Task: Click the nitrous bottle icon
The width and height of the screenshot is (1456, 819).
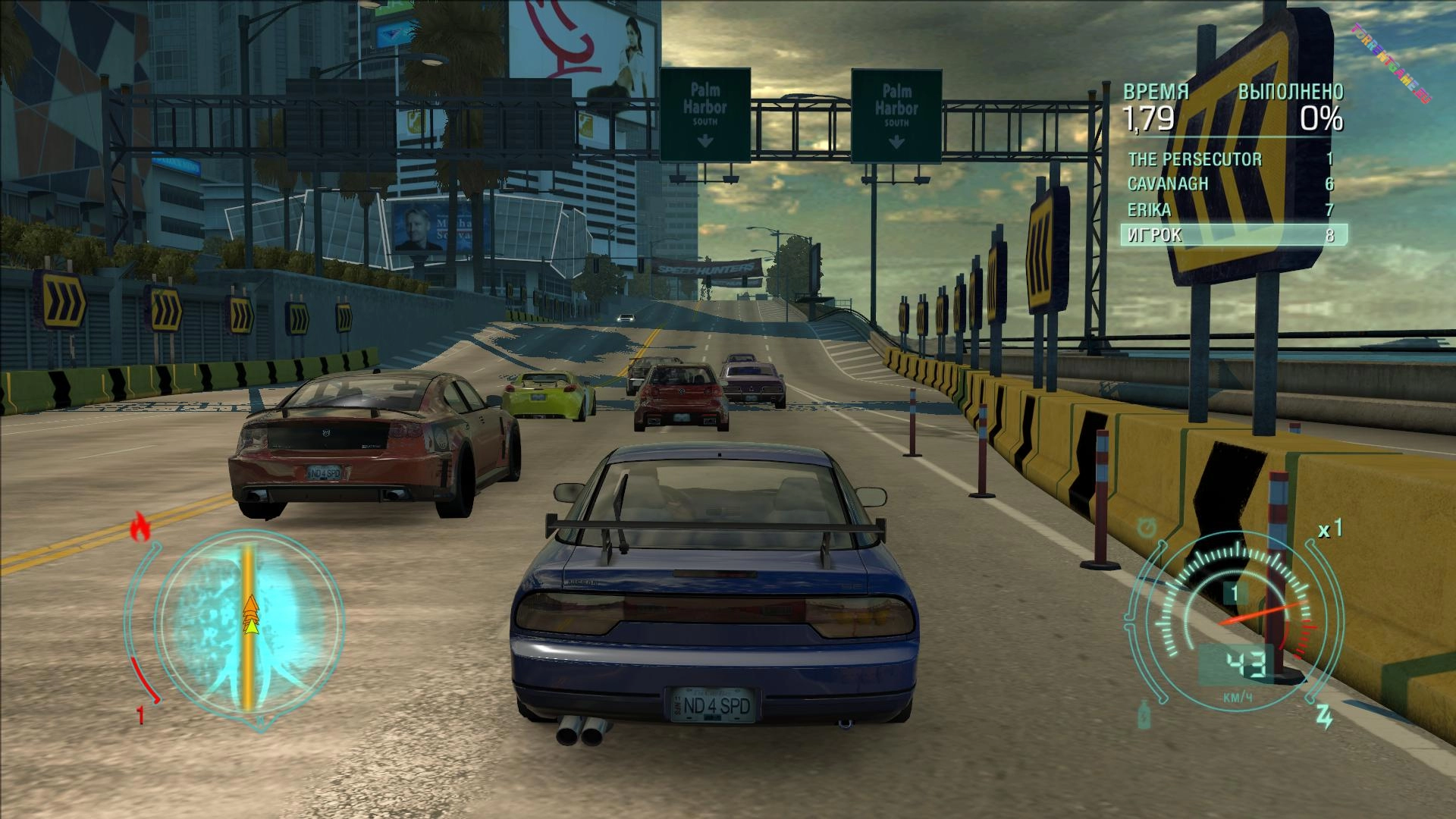Action: point(1144,714)
